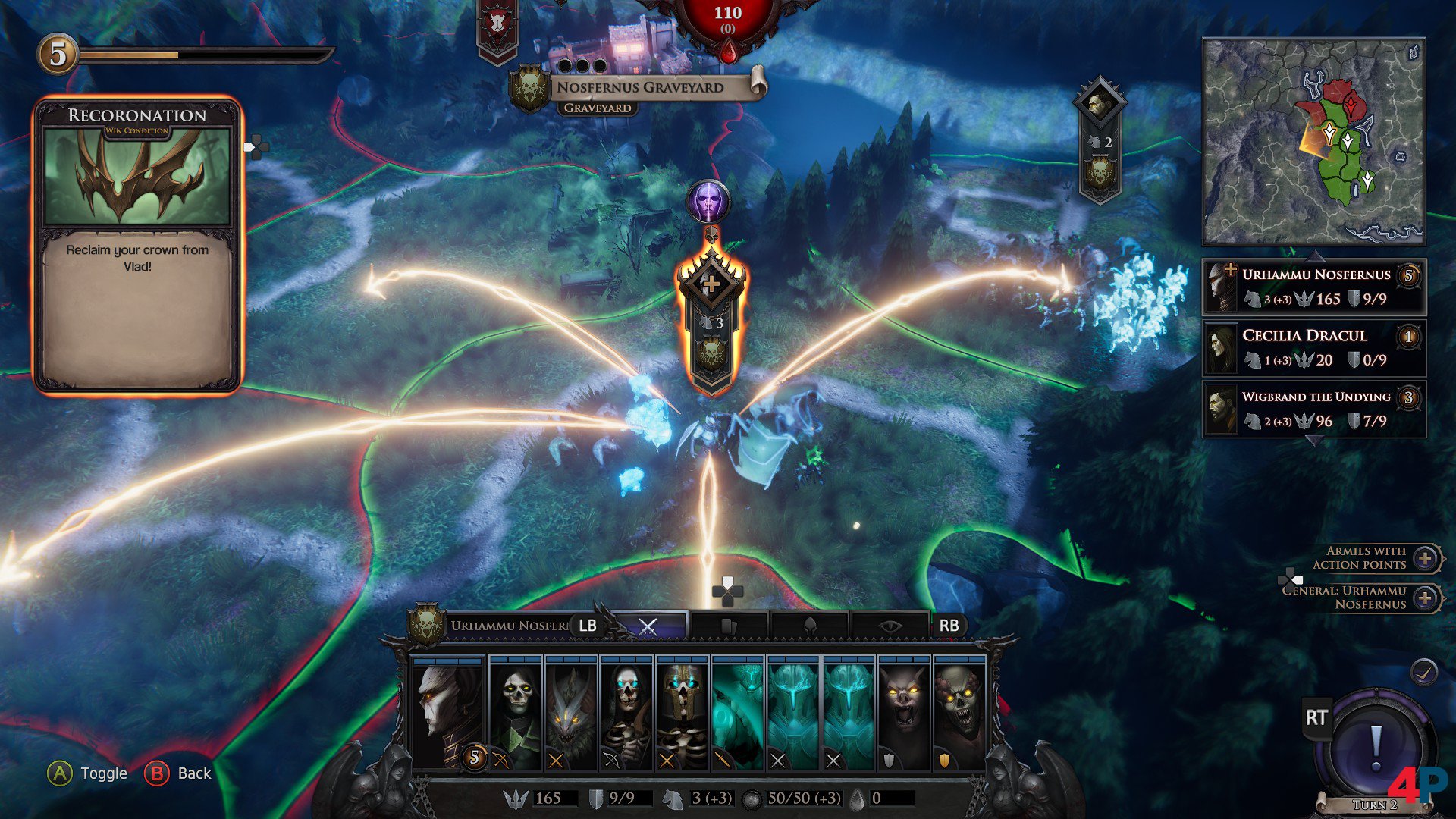Viewport: 1456px width, 819px height.
Task: Pick the gold-helmeted skeleton warrior unit card
Action: pyautogui.click(x=682, y=714)
